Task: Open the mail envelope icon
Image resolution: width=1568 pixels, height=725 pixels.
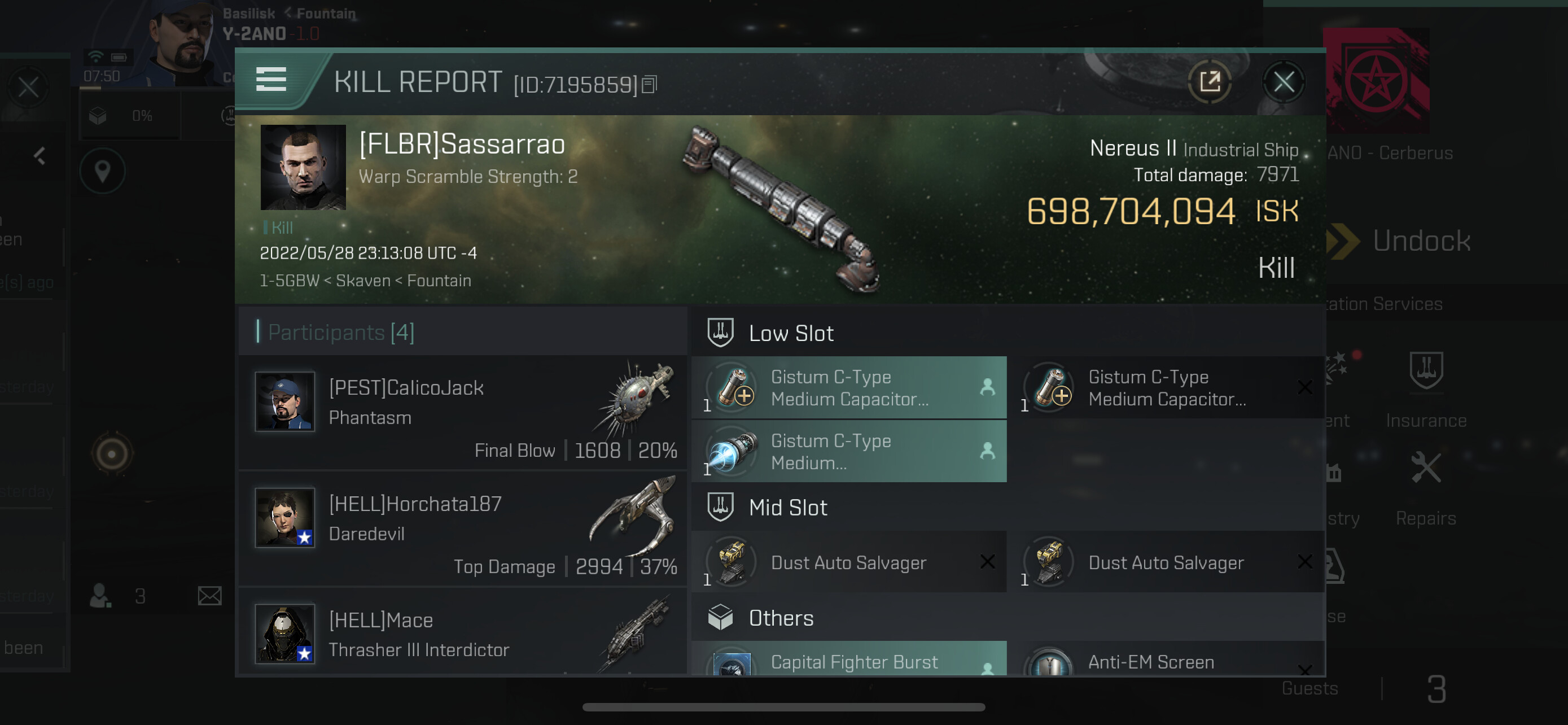Action: pyautogui.click(x=209, y=596)
